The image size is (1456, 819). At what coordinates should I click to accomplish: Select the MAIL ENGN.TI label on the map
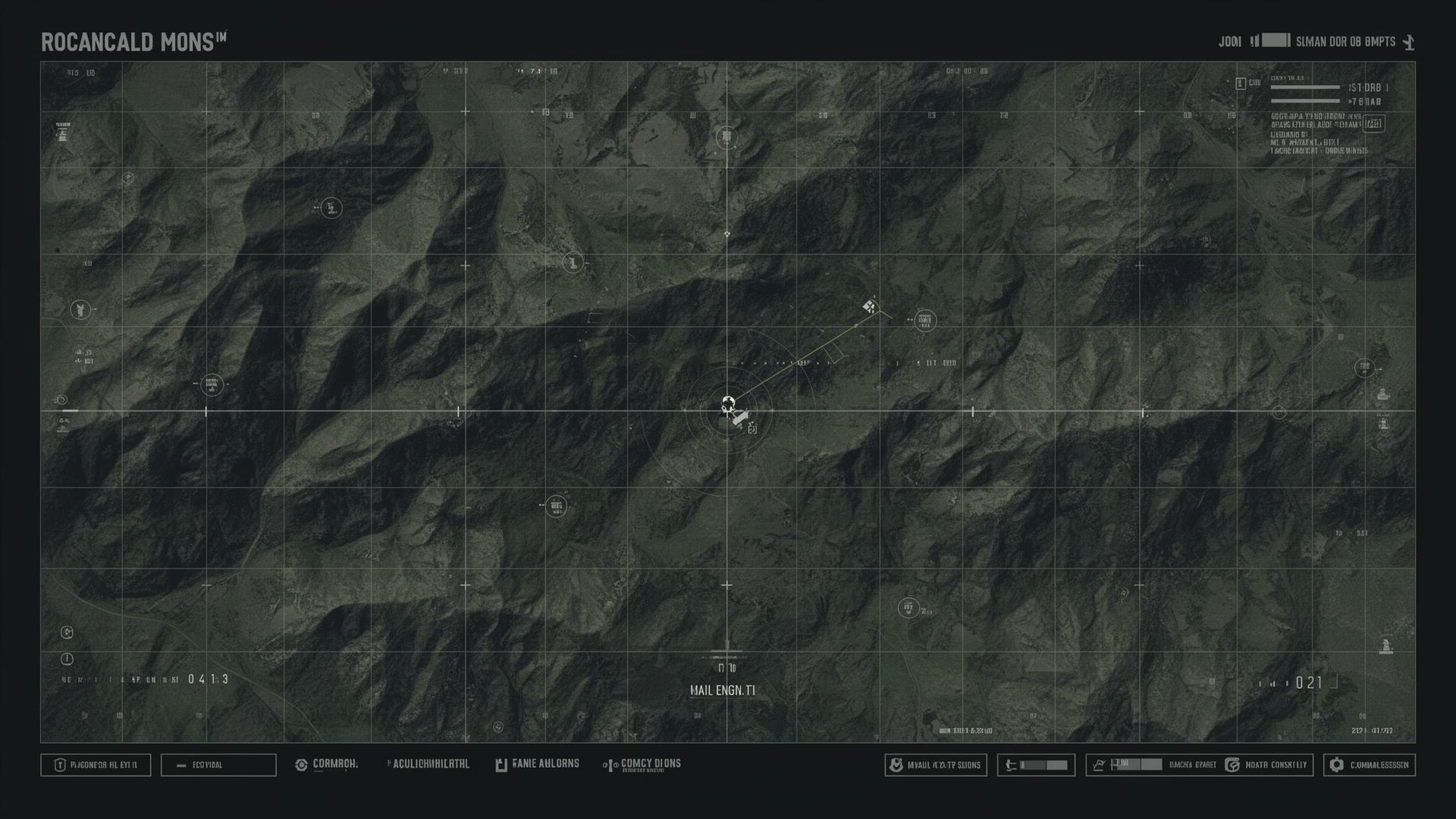[x=722, y=690]
